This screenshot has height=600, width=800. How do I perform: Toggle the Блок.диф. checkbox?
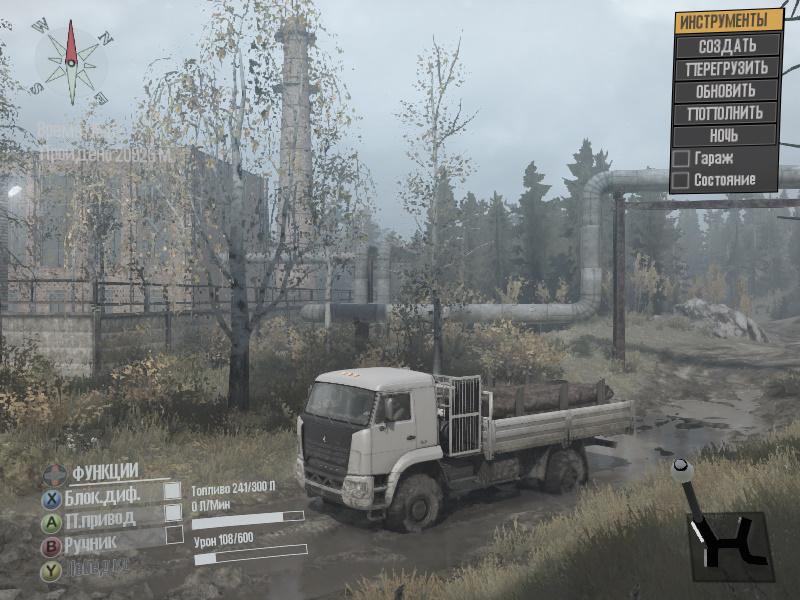point(172,491)
